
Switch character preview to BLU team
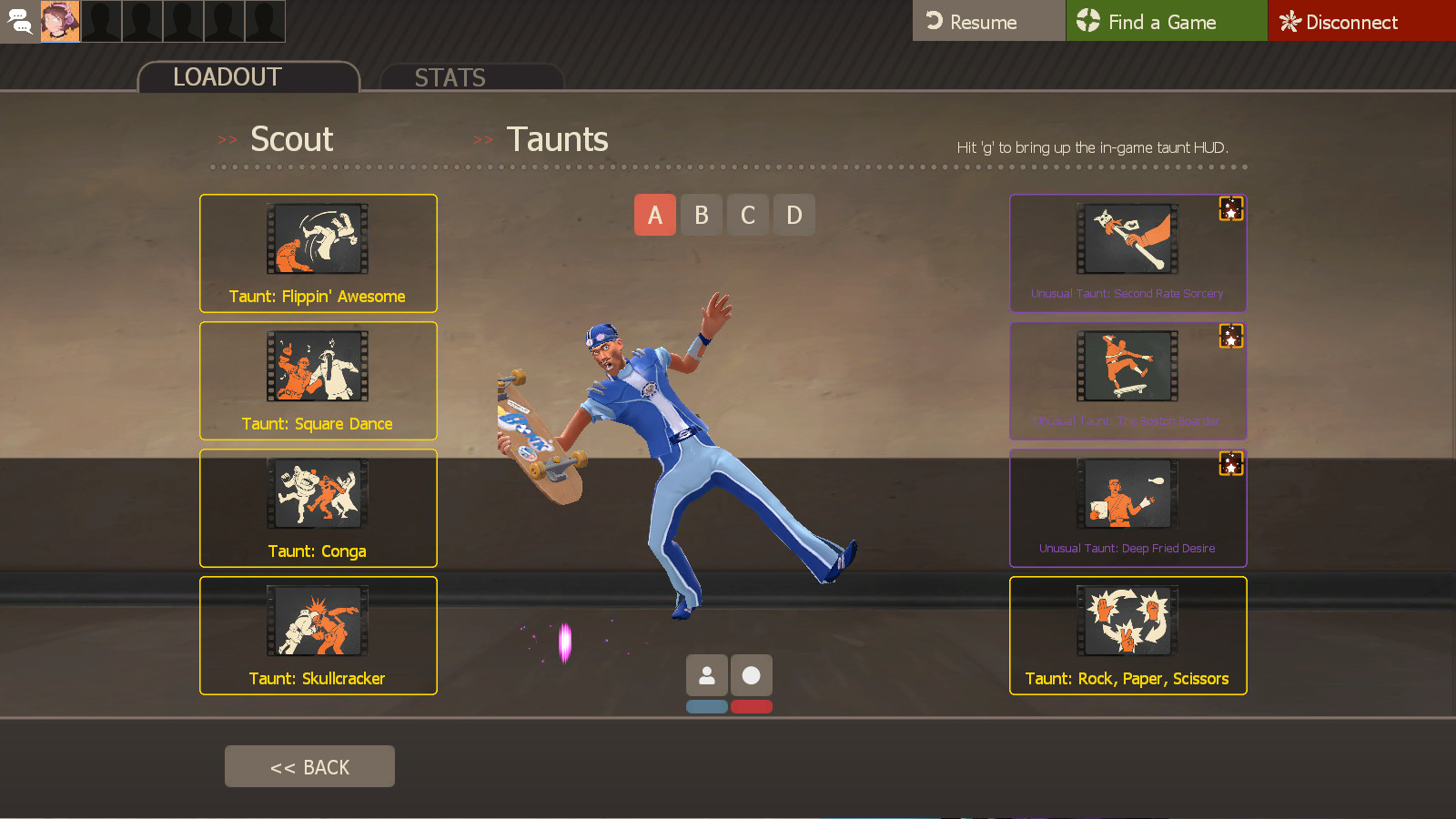click(707, 705)
